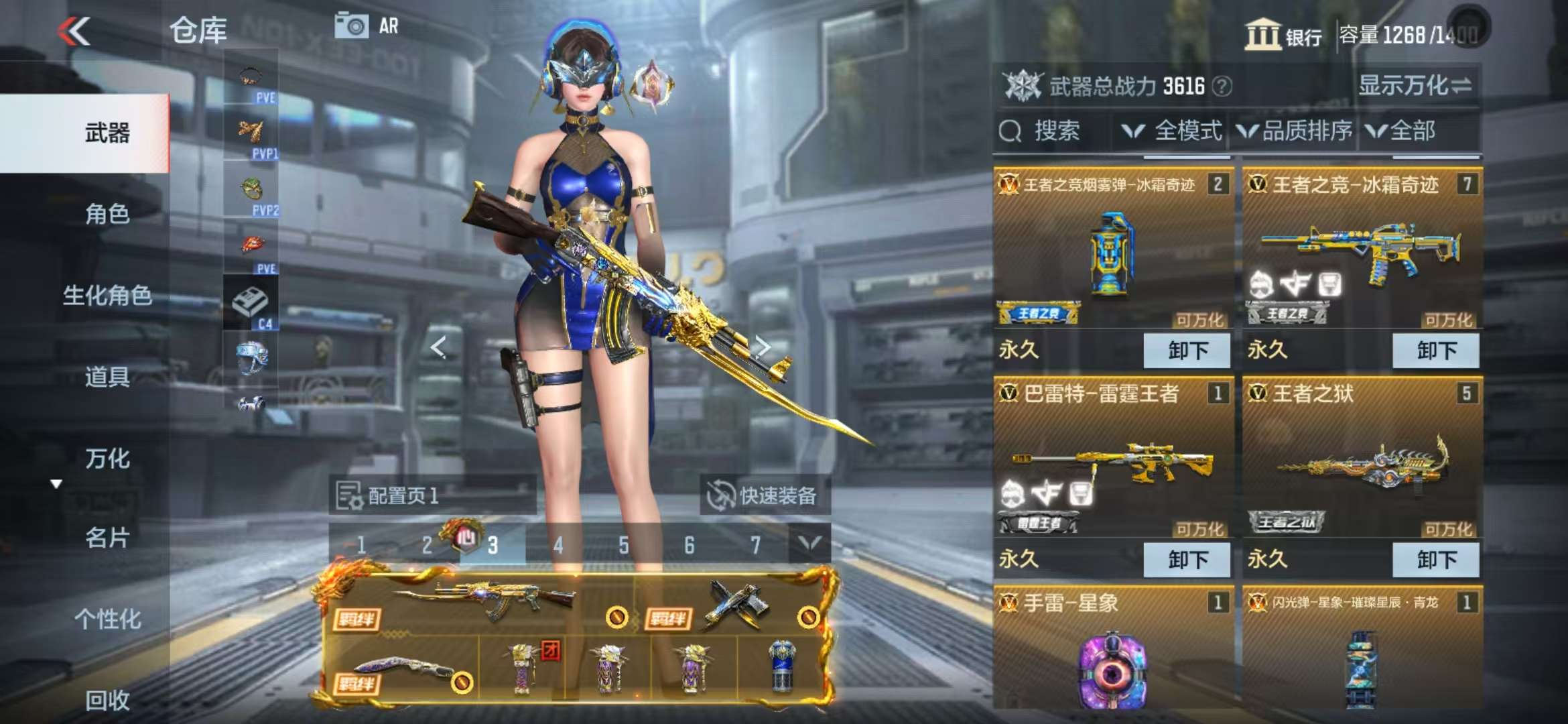Select the 生化角色 menu entry
Image resolution: width=1568 pixels, height=724 pixels.
pos(107,296)
